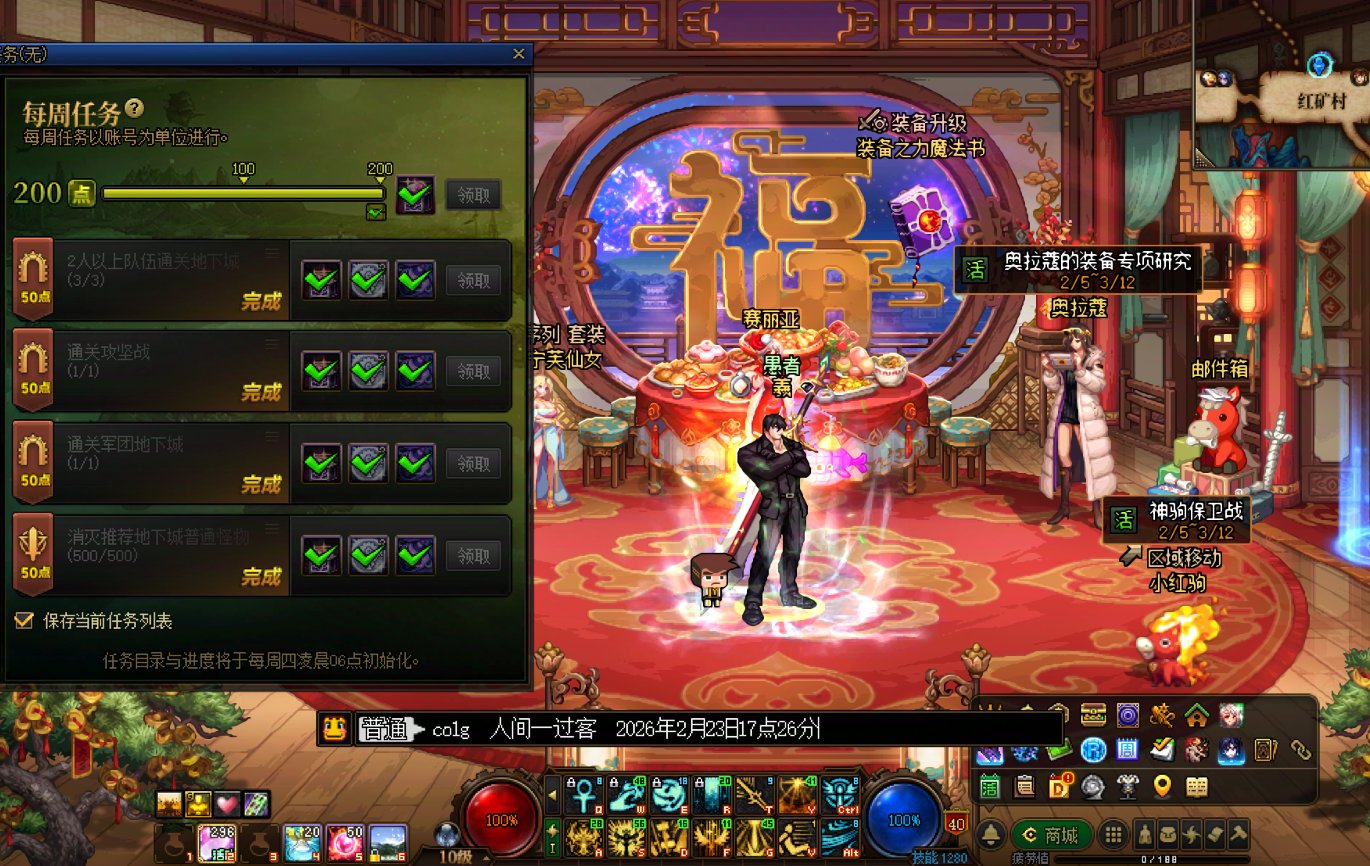Open the weekly quest help question mark
Image resolution: width=1370 pixels, height=866 pixels.
pyautogui.click(x=135, y=109)
